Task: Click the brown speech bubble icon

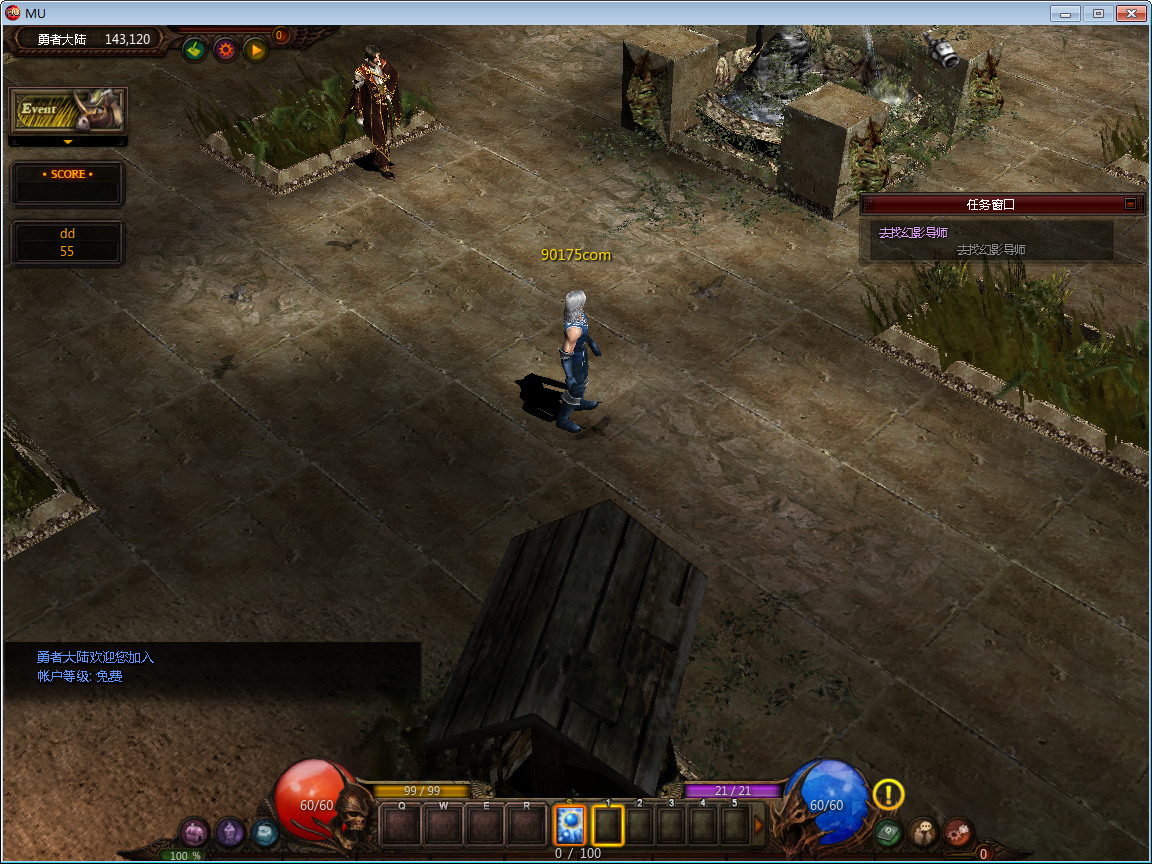Action: [923, 832]
